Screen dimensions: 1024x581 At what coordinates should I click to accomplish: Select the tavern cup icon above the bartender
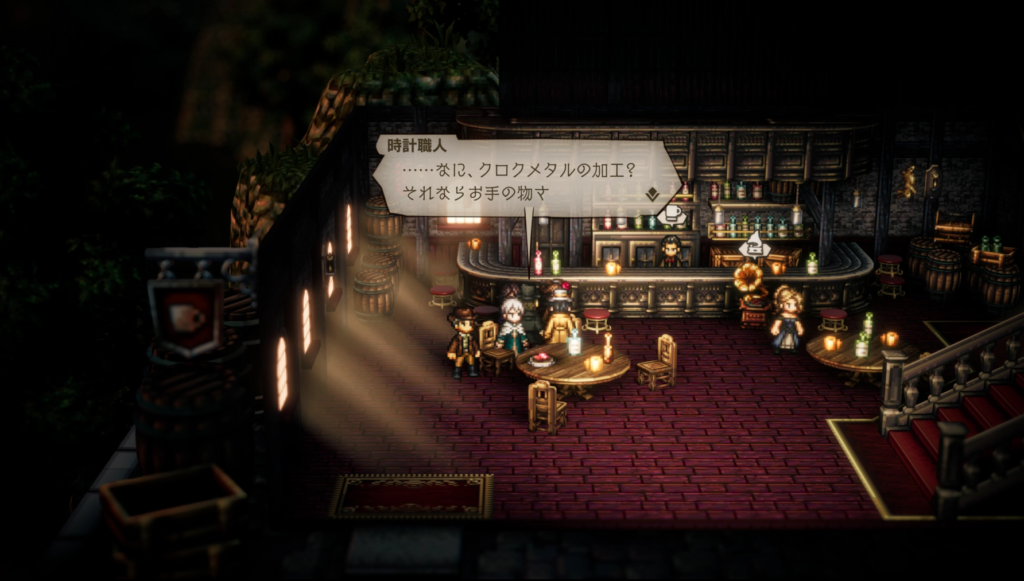click(x=671, y=214)
